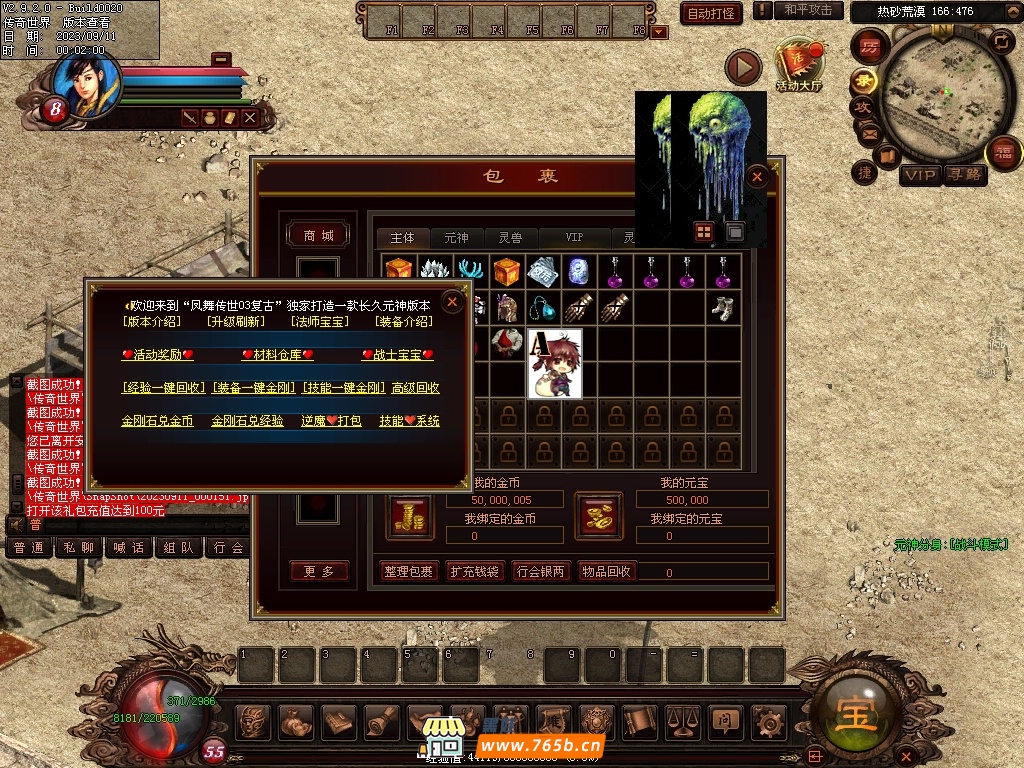Viewport: 1024px width, 768px height.
Task: Click the 物品回收 item recycle button
Action: coord(606,571)
